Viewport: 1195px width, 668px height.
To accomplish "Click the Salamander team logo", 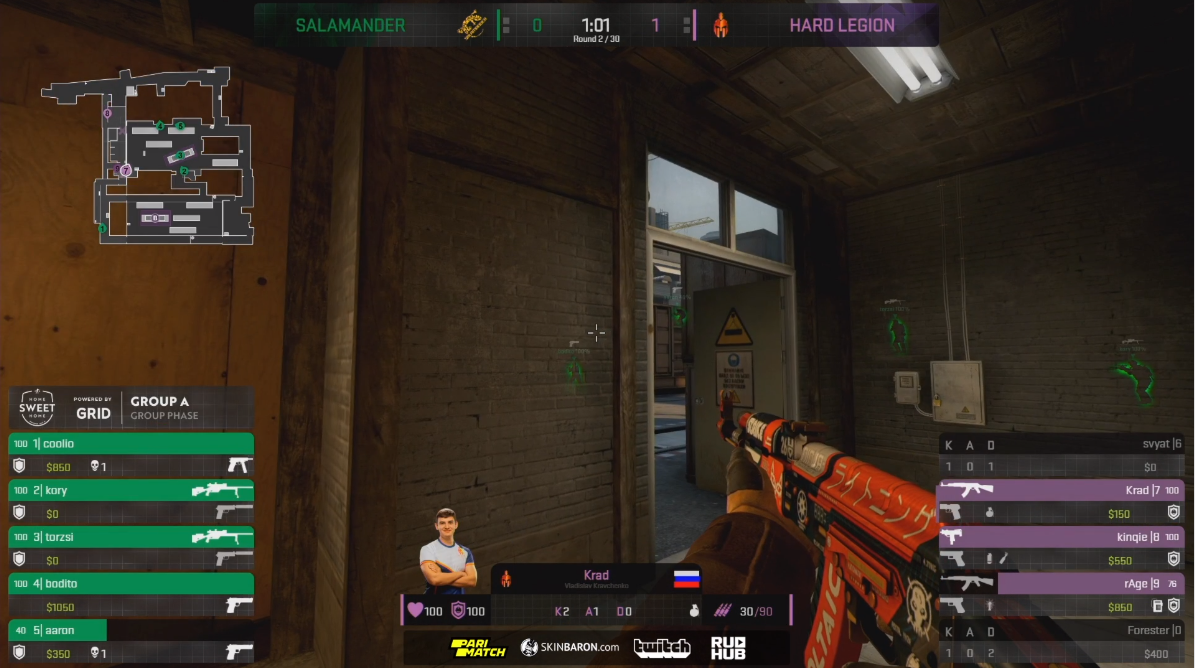I will pos(471,25).
